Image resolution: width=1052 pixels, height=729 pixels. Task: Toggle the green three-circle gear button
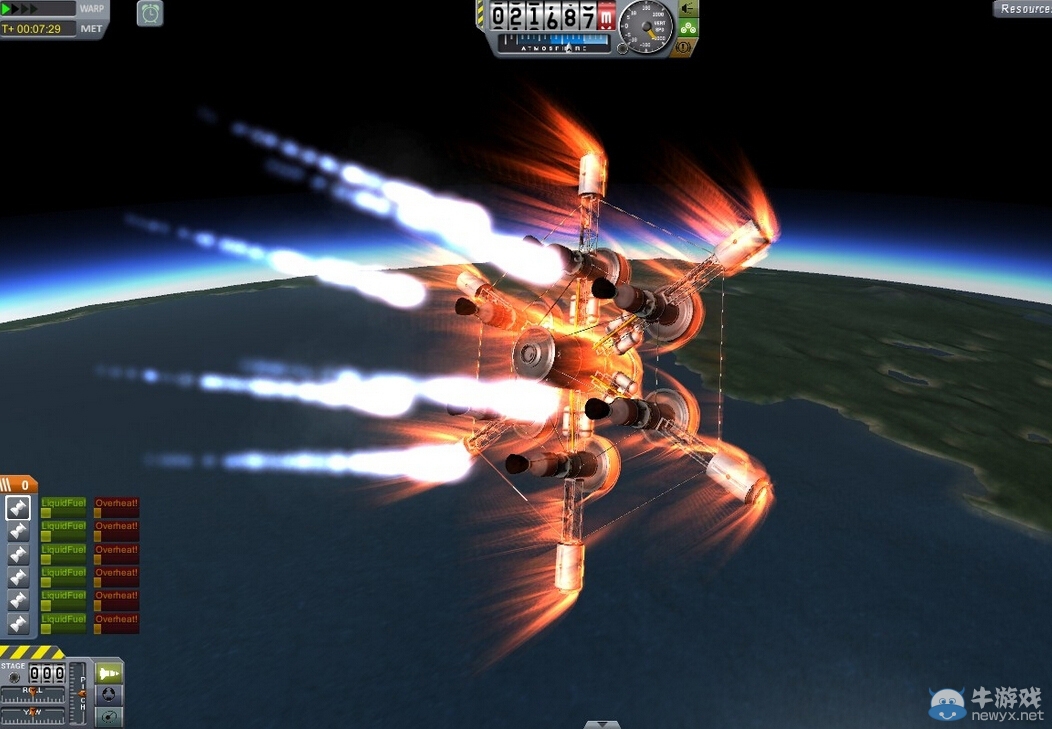pos(689,27)
